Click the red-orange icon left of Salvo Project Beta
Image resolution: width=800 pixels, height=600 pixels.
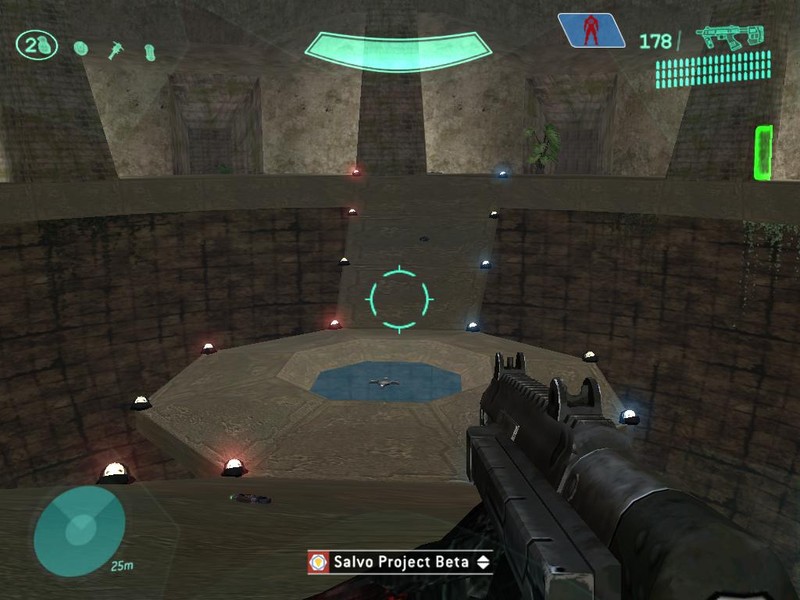click(319, 562)
